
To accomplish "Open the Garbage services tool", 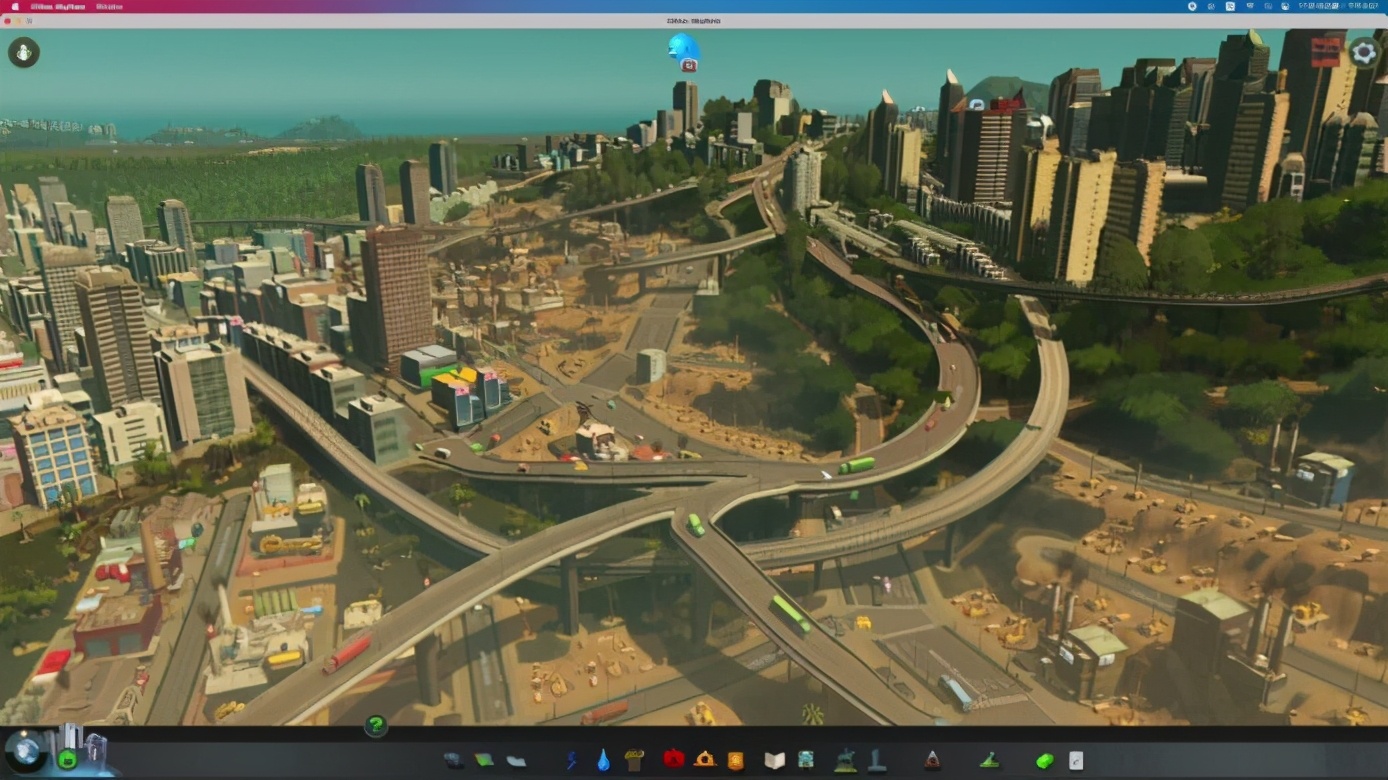I will 634,760.
